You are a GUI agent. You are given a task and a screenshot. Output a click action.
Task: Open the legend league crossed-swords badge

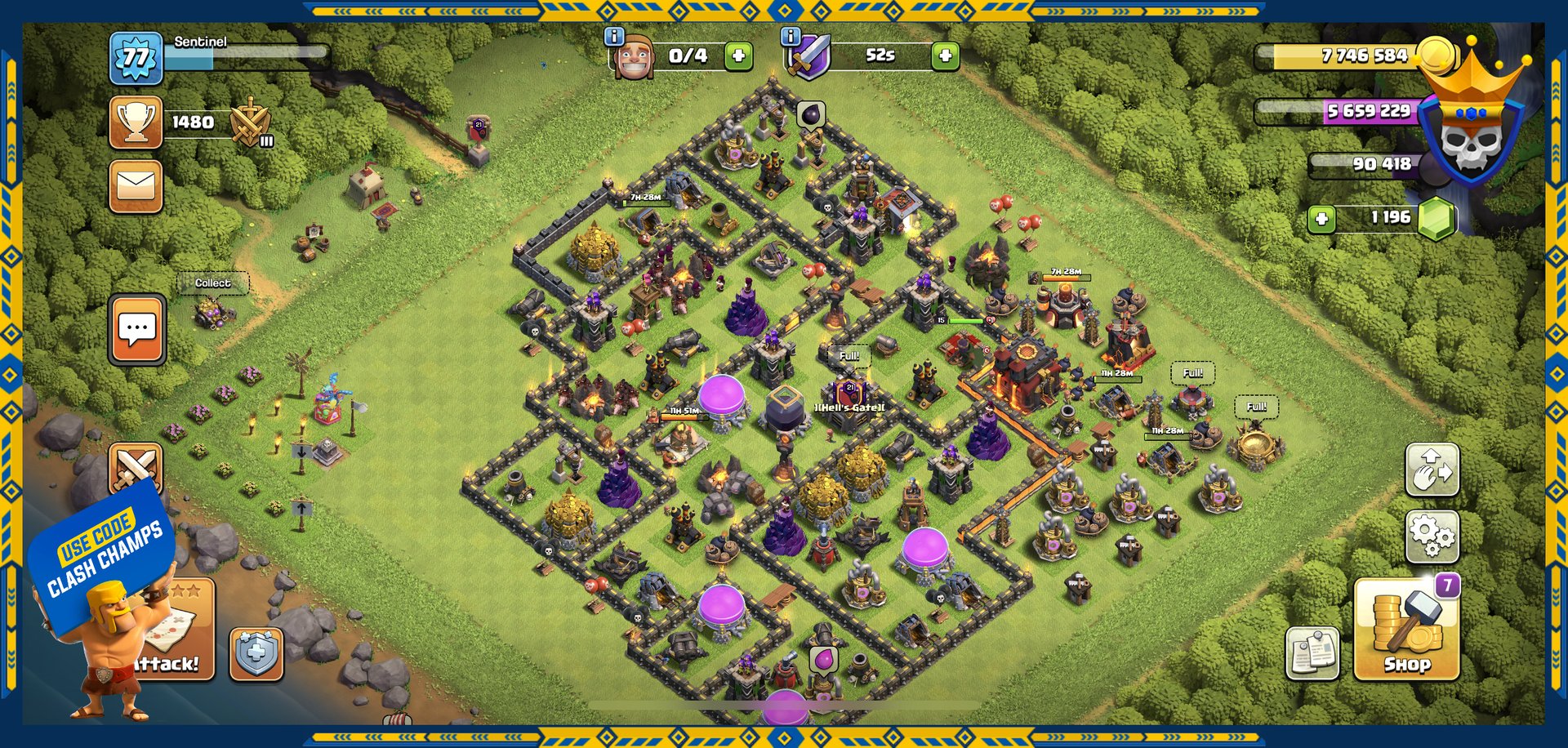tap(251, 124)
